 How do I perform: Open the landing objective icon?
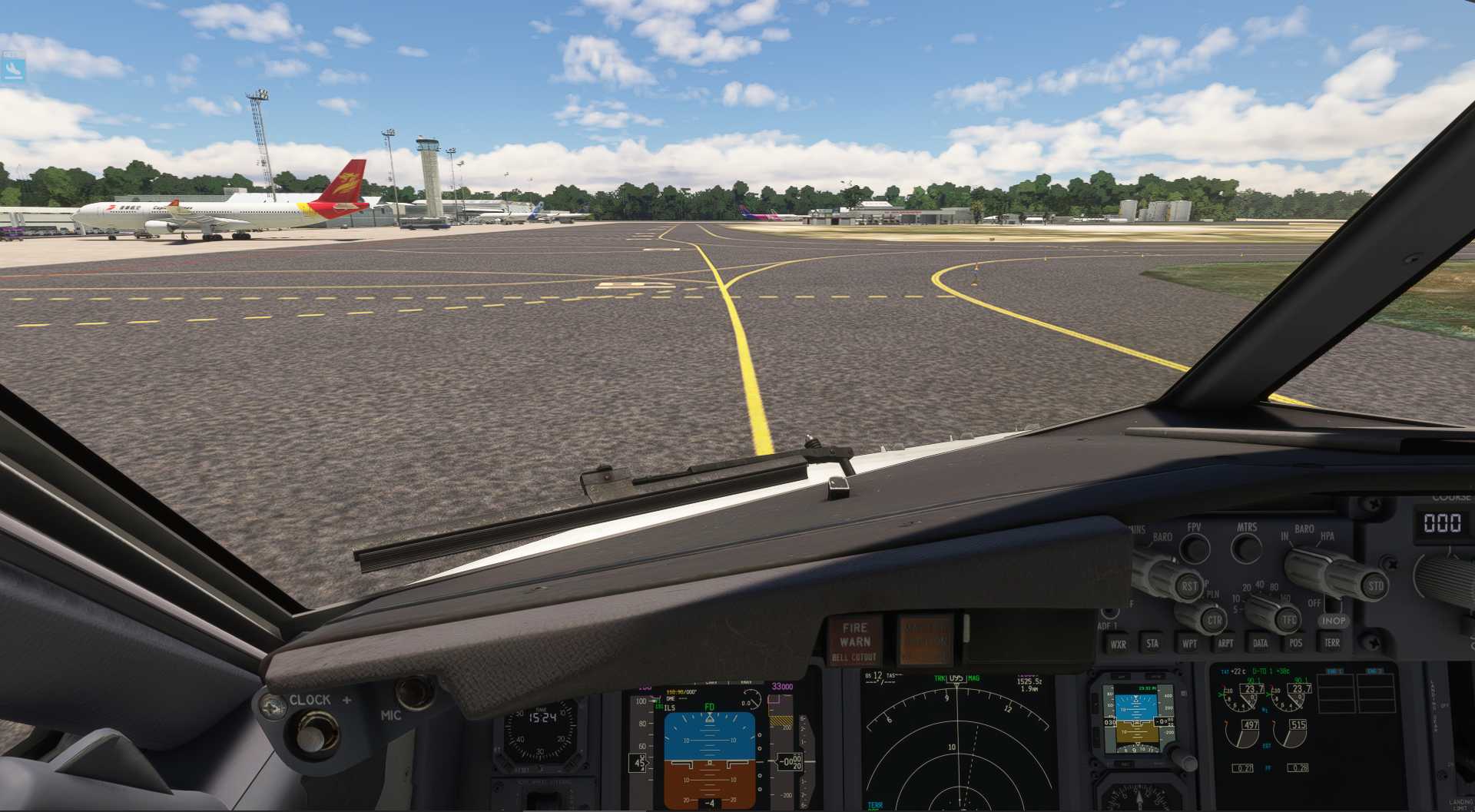point(13,69)
